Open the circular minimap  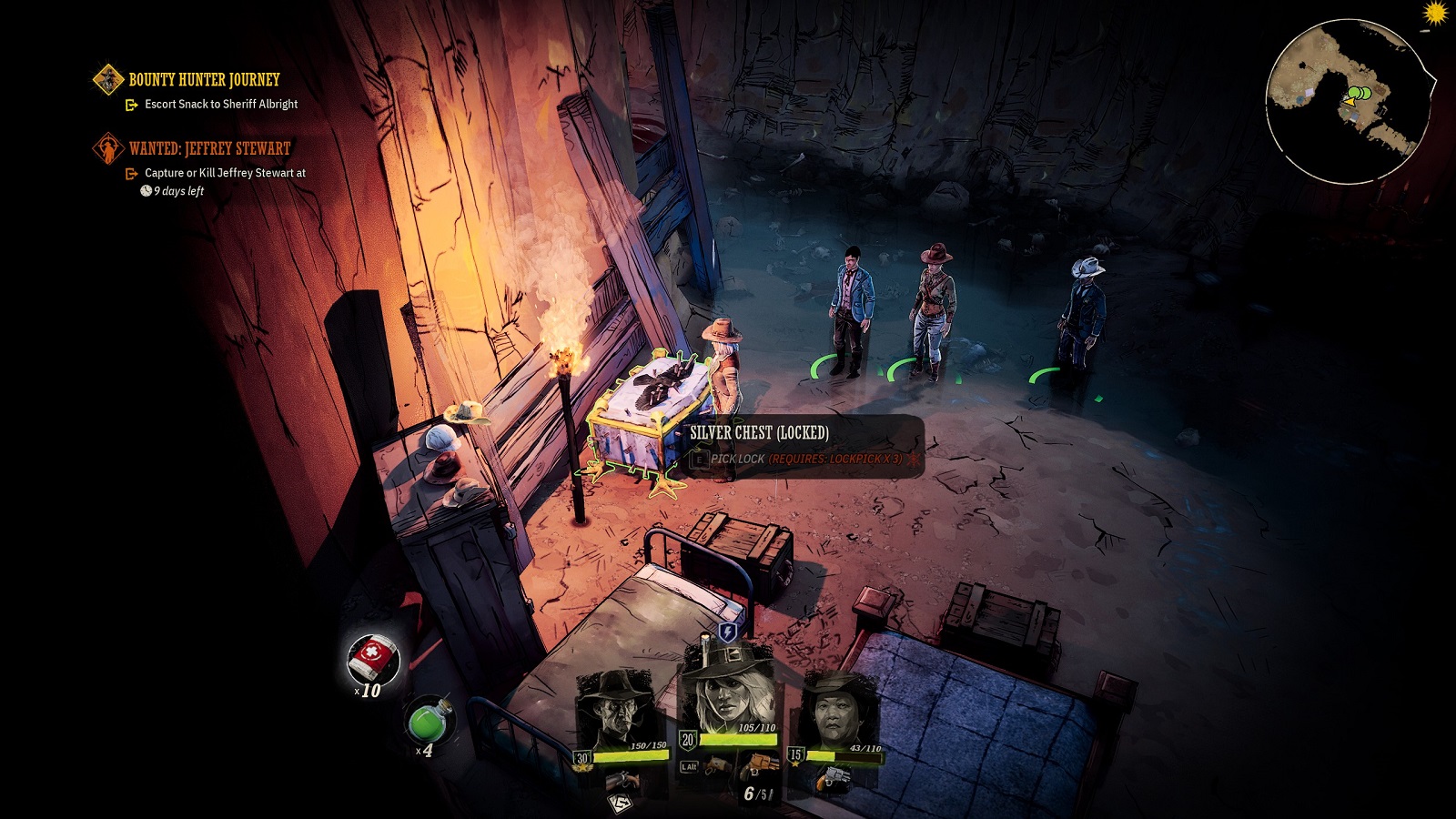(1348, 102)
